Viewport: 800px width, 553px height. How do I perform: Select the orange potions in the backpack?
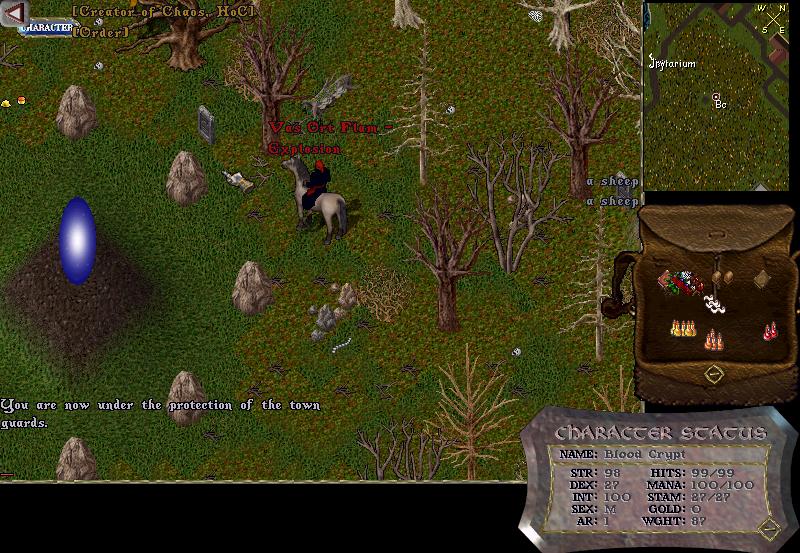(715, 340)
